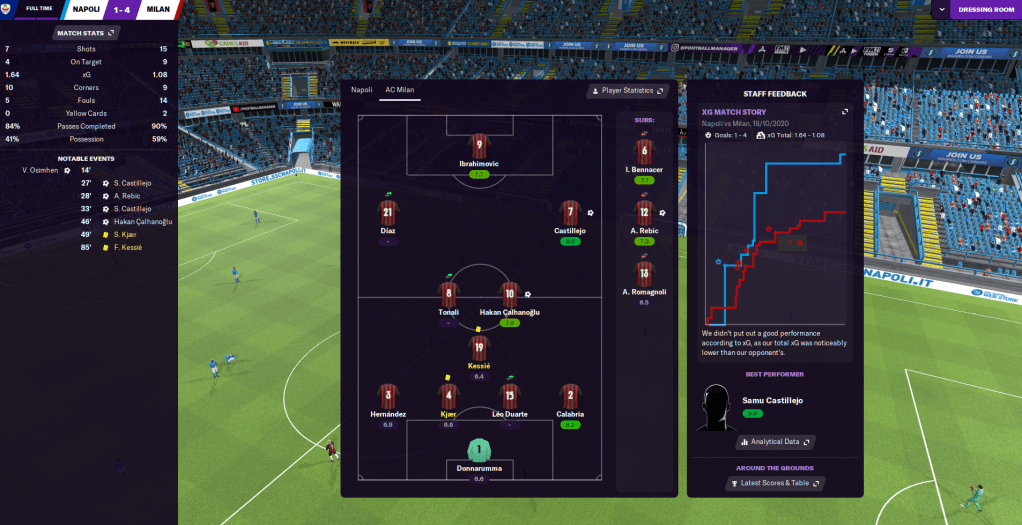
Task: Select Hernández at left back
Action: coord(387,397)
